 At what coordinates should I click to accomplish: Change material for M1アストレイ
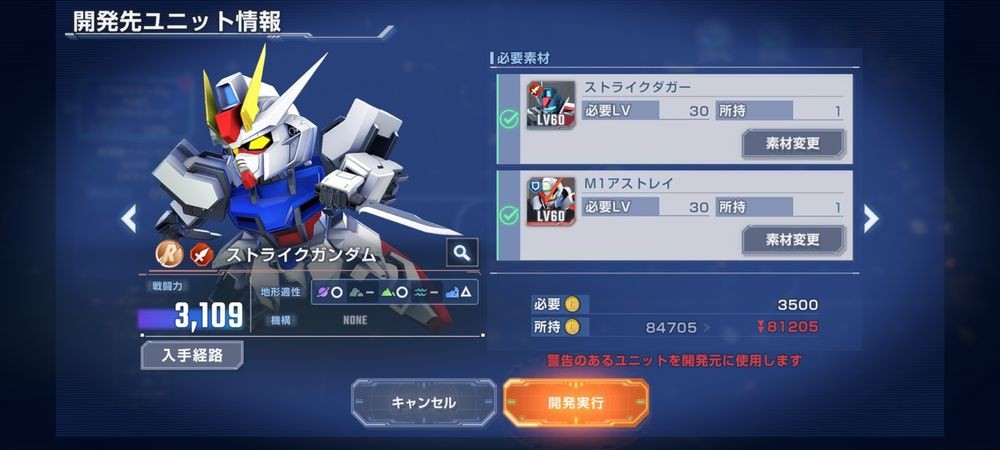[793, 240]
